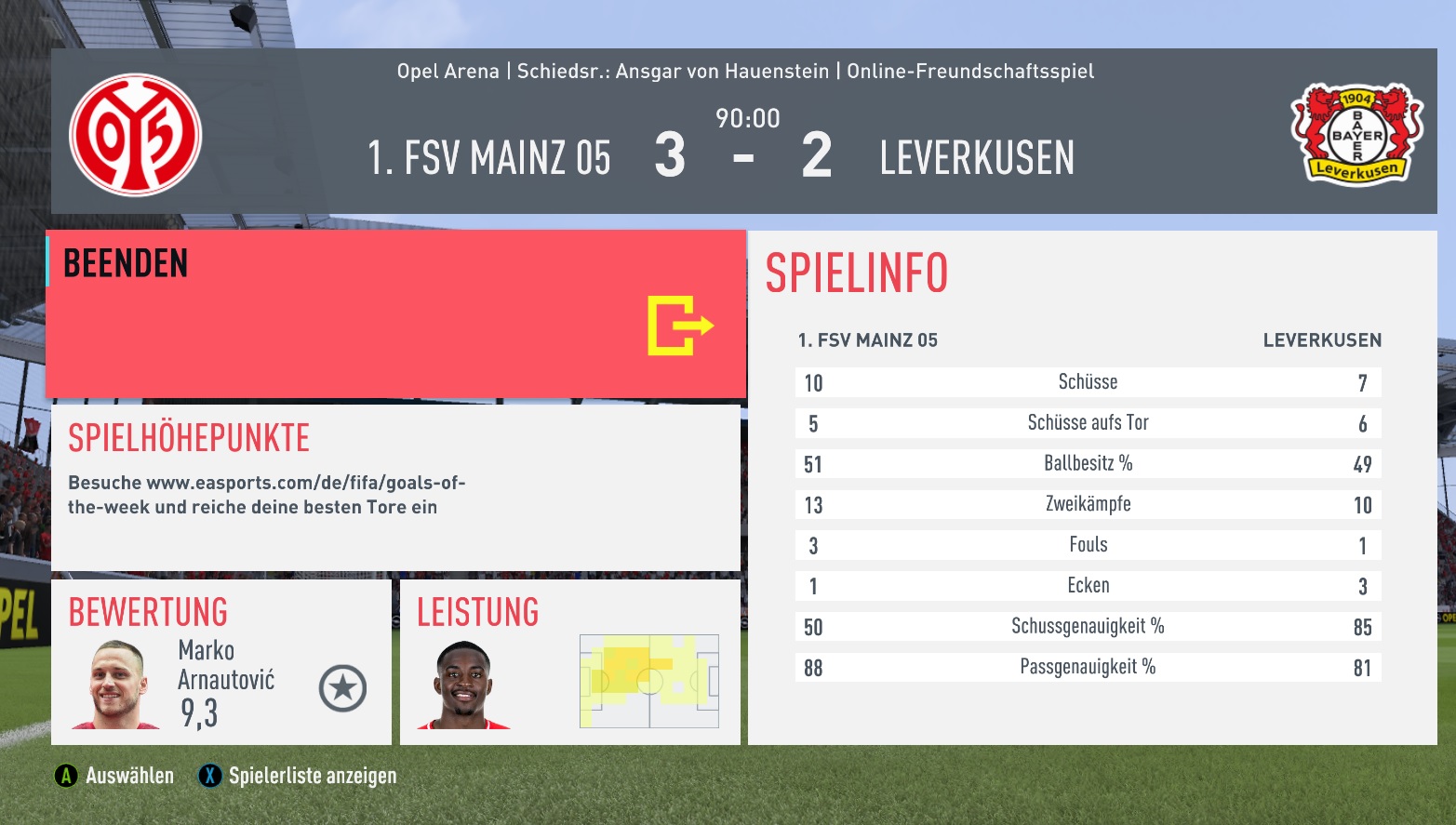This screenshot has height=825, width=1456.
Task: Open the Leistung performance tile
Action: [x=569, y=662]
